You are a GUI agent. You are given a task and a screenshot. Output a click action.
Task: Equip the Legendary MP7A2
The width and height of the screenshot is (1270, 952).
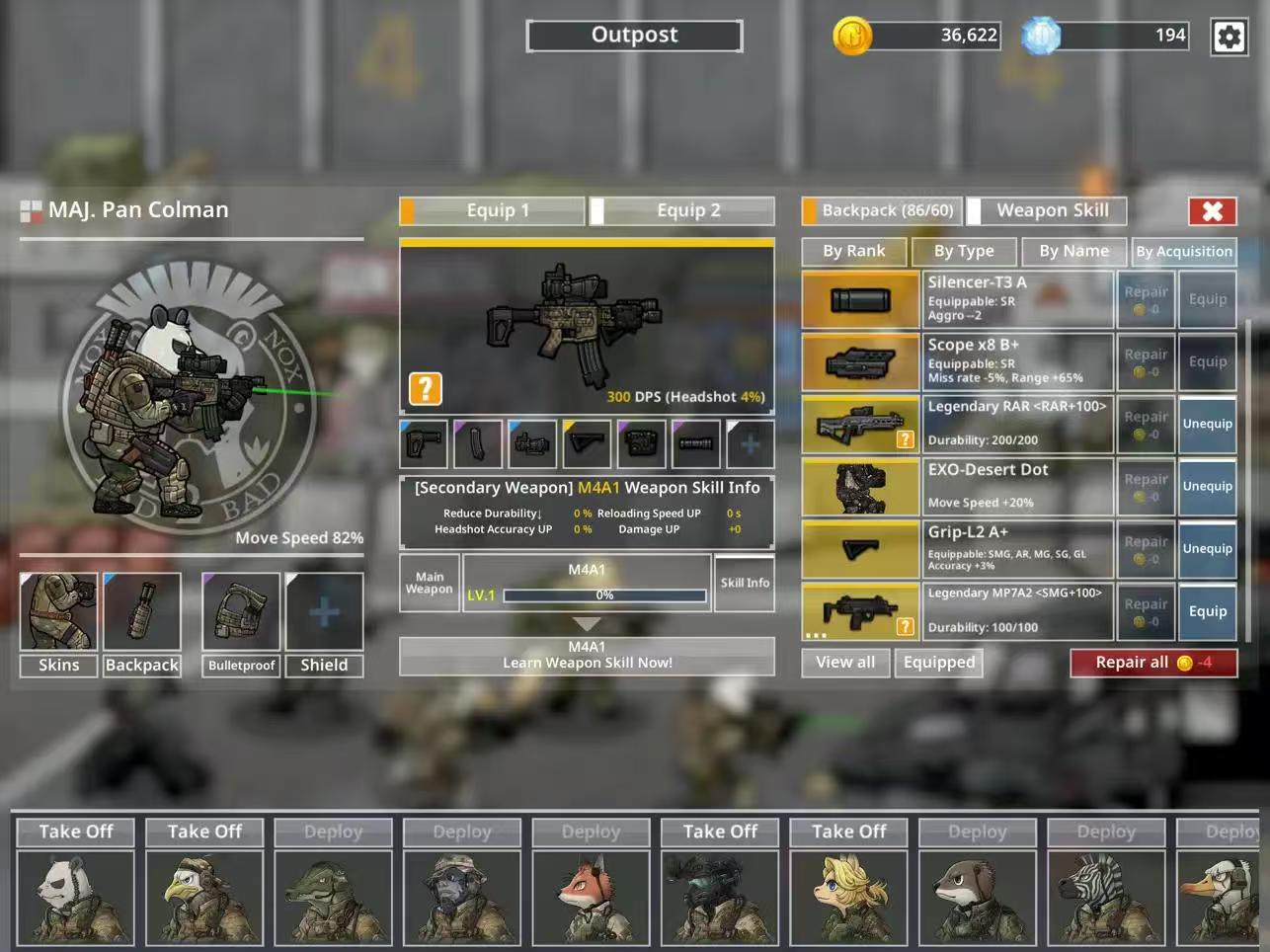[1207, 611]
